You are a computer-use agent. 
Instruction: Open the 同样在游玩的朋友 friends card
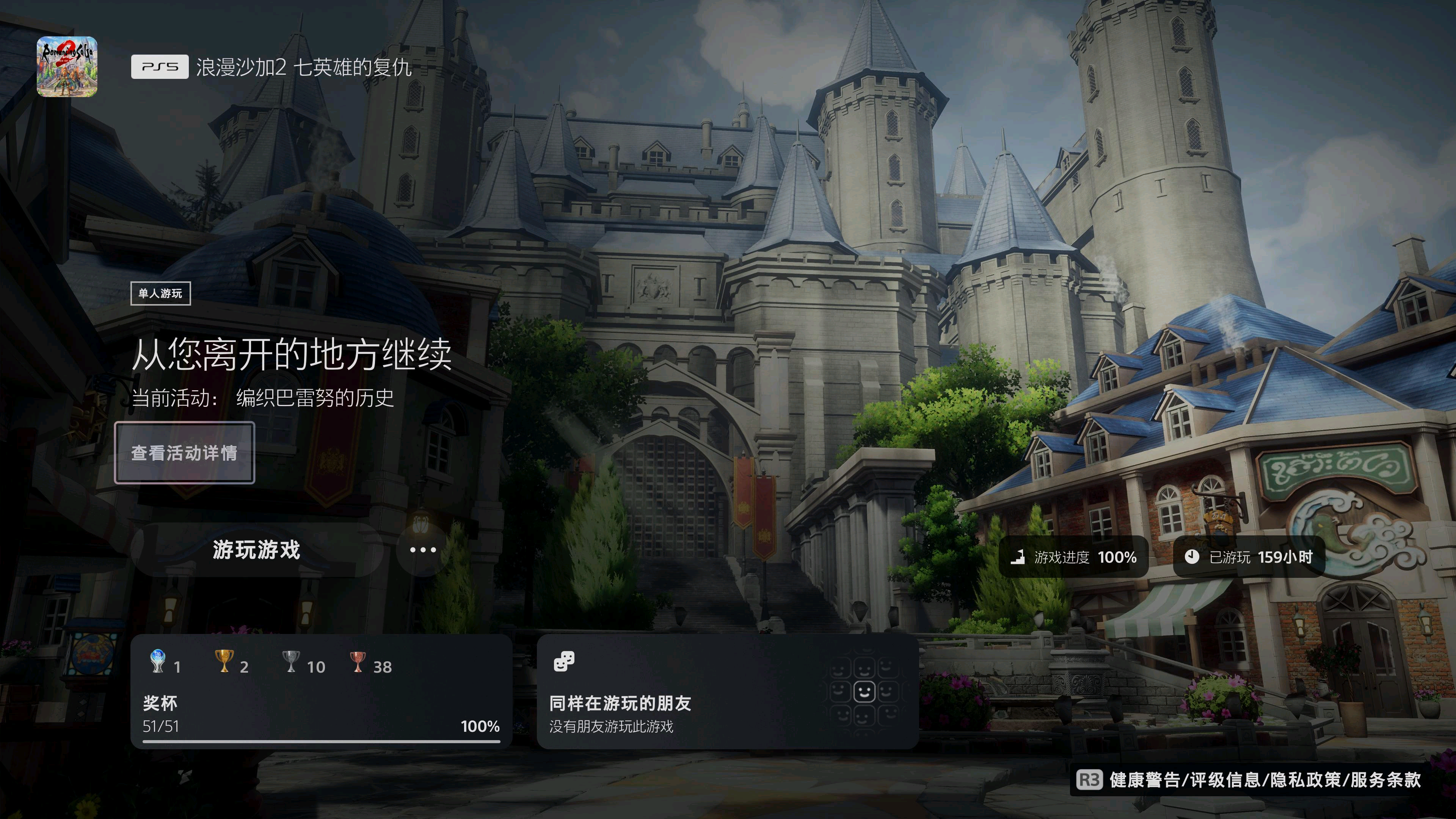[x=727, y=692]
